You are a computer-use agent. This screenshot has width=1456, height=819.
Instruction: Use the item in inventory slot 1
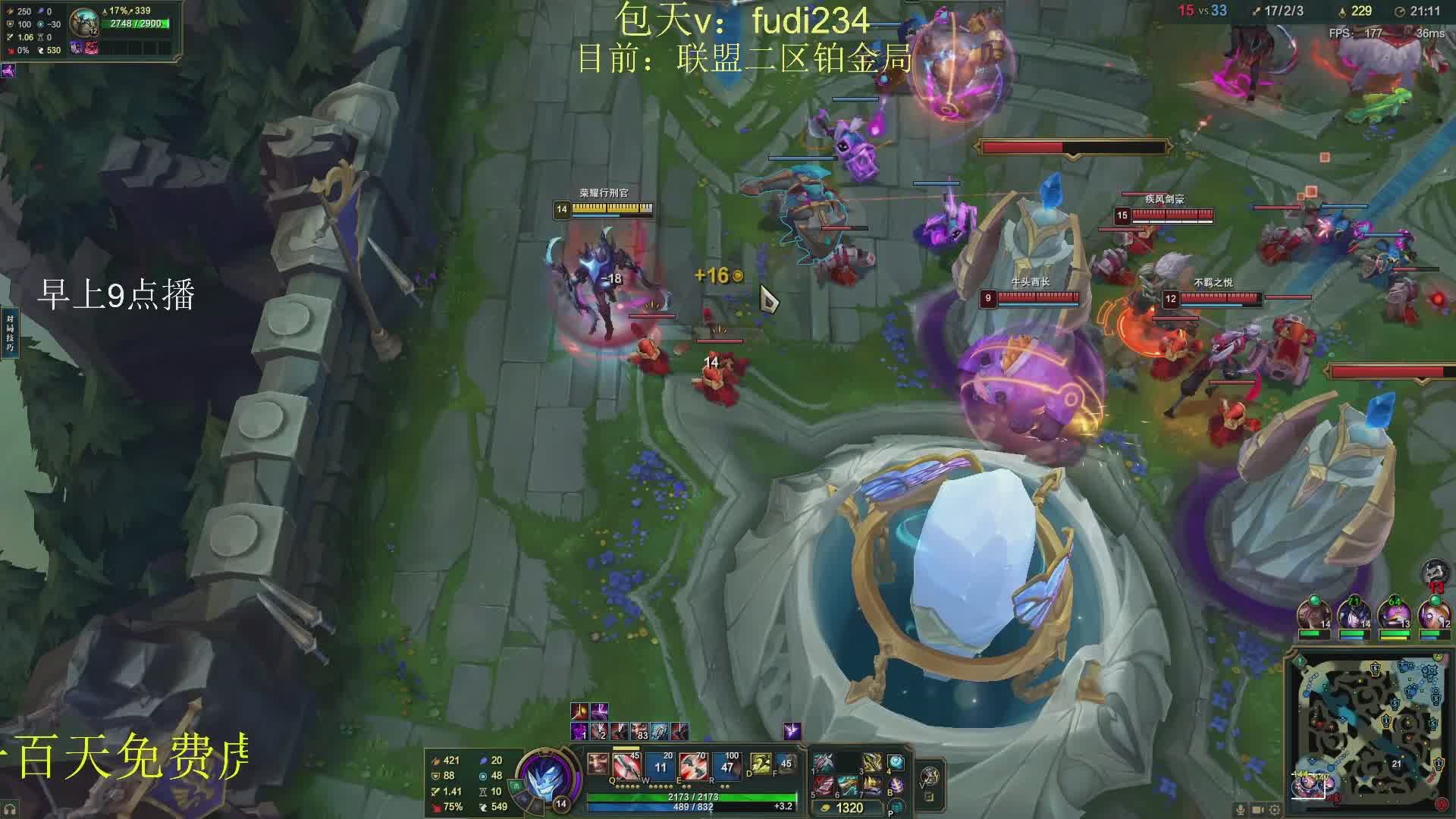[x=824, y=761]
